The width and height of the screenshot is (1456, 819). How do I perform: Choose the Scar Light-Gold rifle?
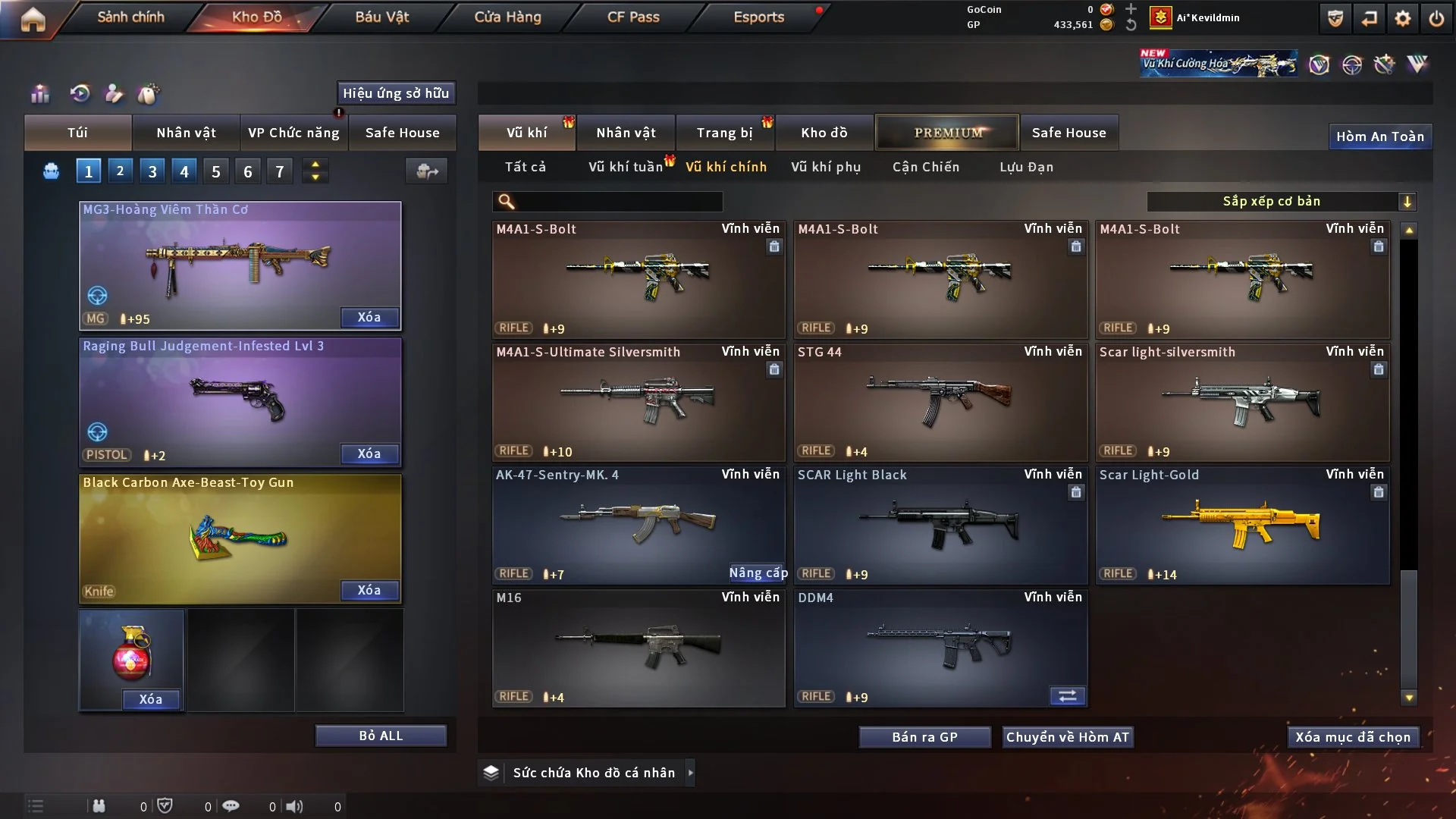(x=1241, y=525)
